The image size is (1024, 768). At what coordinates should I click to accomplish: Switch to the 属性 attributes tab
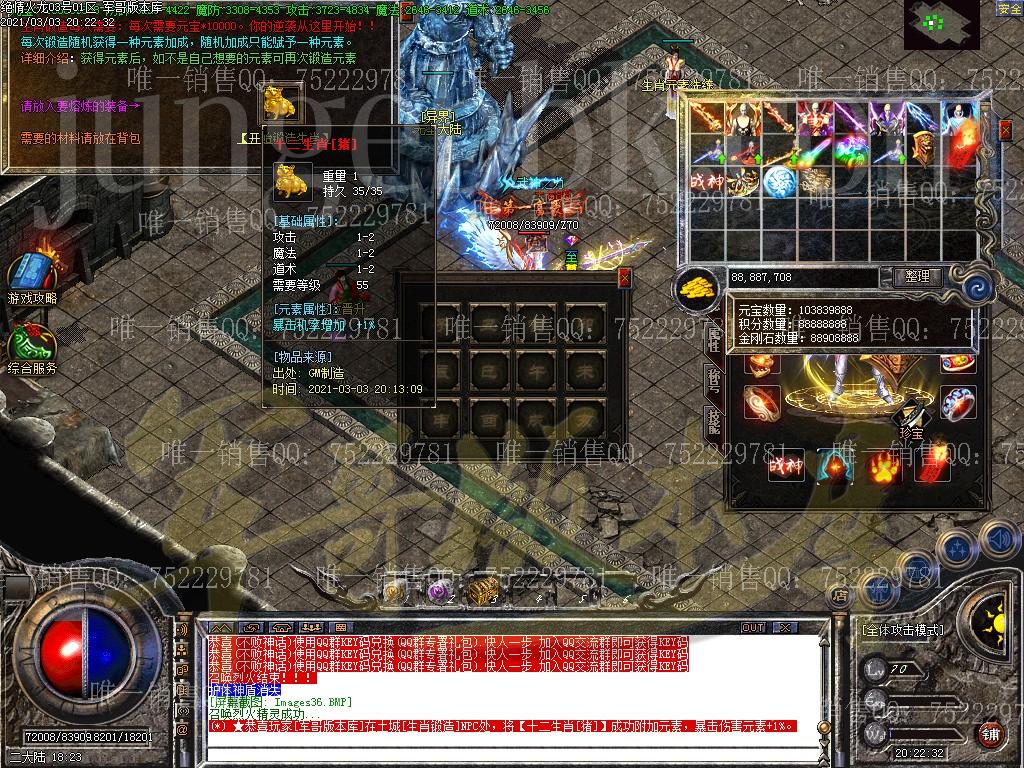pos(714,338)
